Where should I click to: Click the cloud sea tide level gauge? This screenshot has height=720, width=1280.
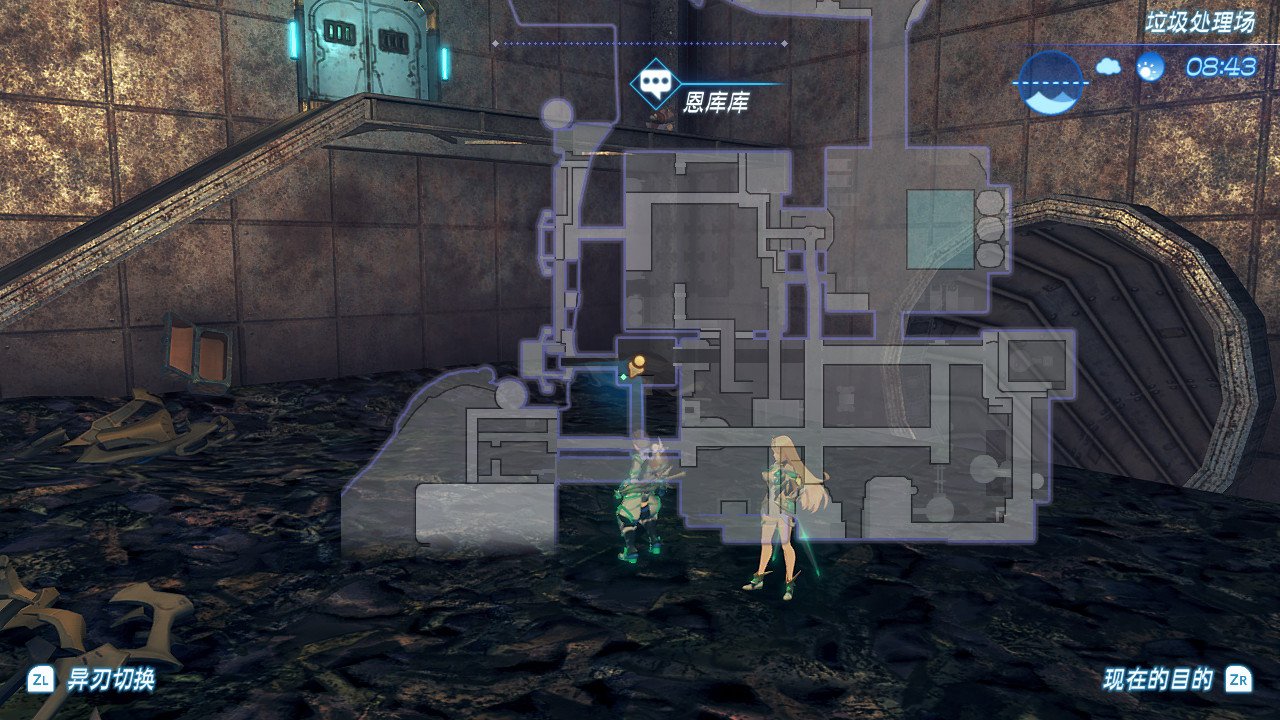(1050, 82)
